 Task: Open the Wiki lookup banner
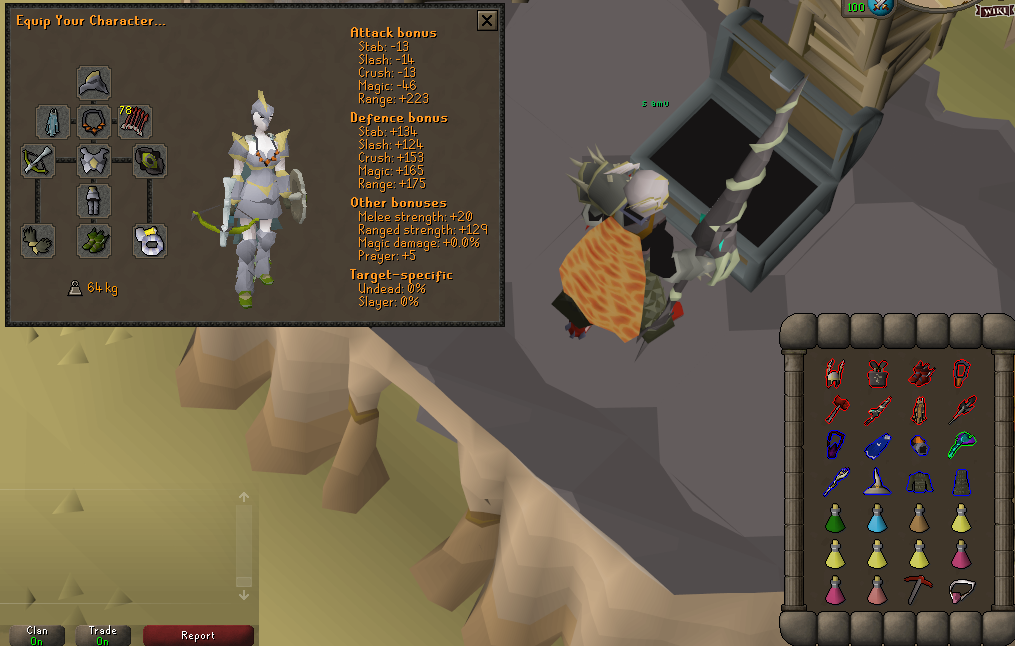[995, 9]
